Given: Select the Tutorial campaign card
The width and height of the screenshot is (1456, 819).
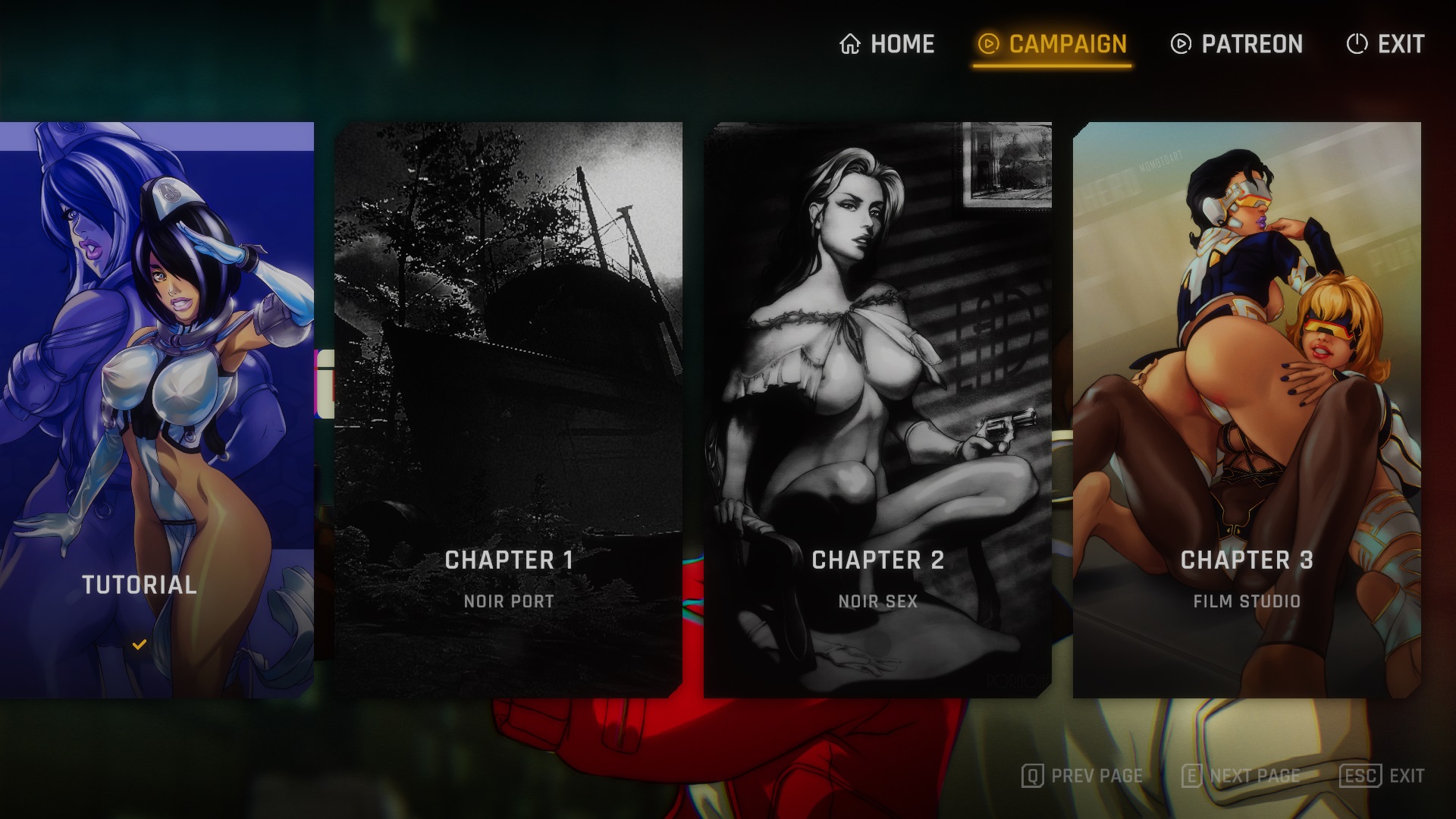Looking at the screenshot, I should click(x=156, y=409).
